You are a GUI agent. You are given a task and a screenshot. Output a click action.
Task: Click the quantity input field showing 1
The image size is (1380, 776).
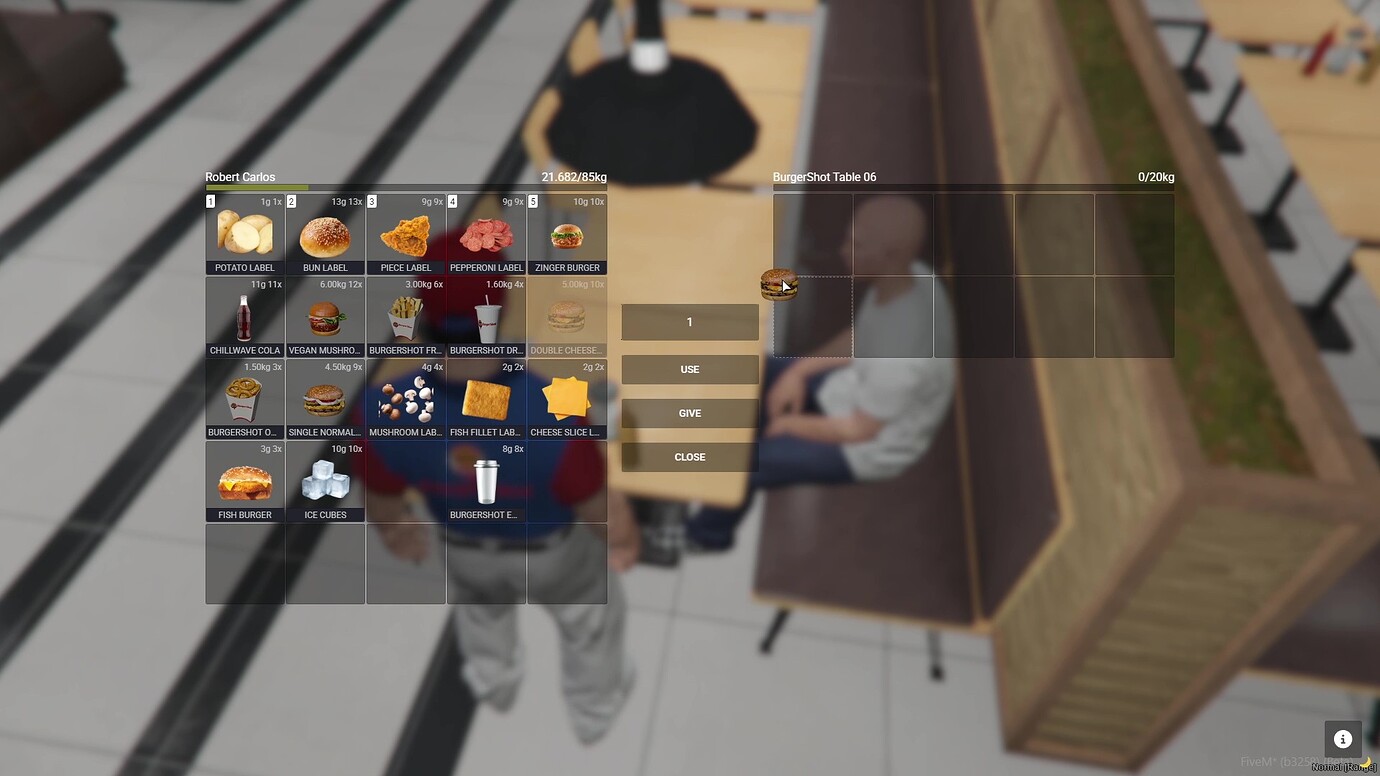(x=689, y=321)
